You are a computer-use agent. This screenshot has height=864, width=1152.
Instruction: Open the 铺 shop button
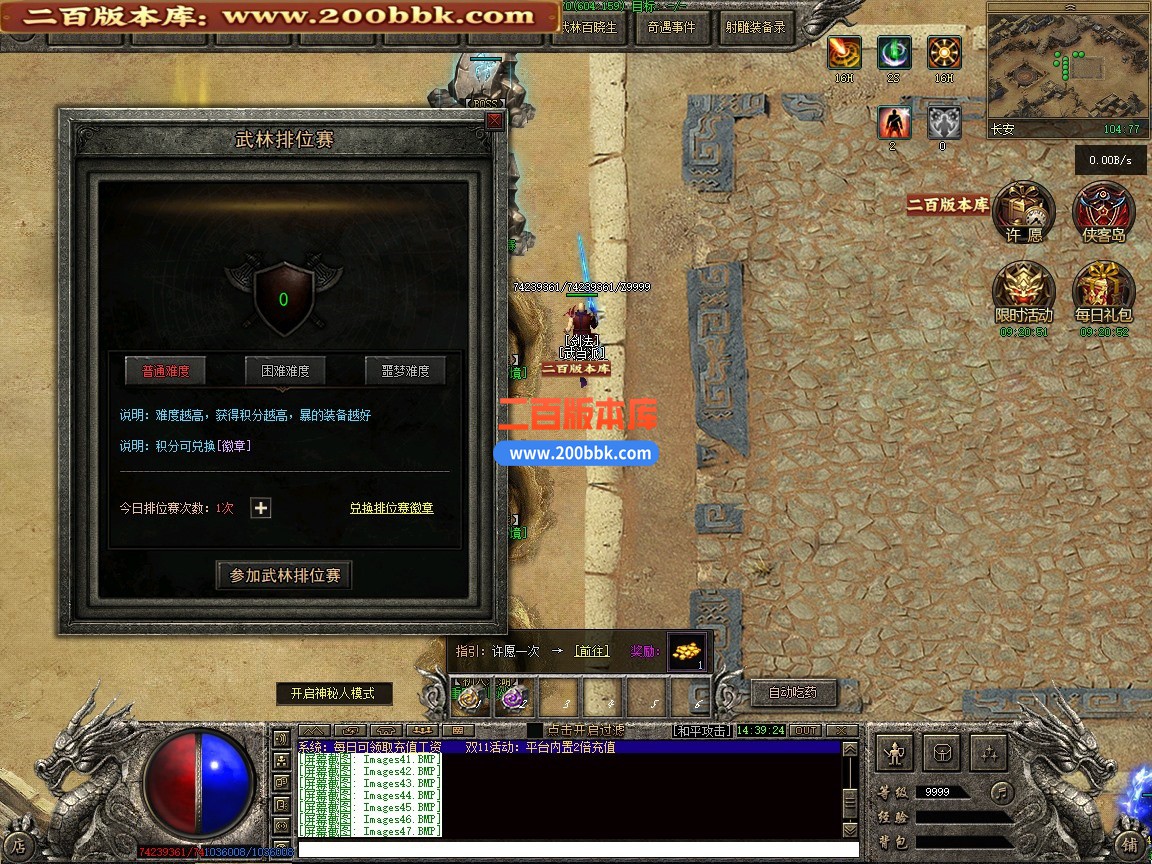point(1129,844)
